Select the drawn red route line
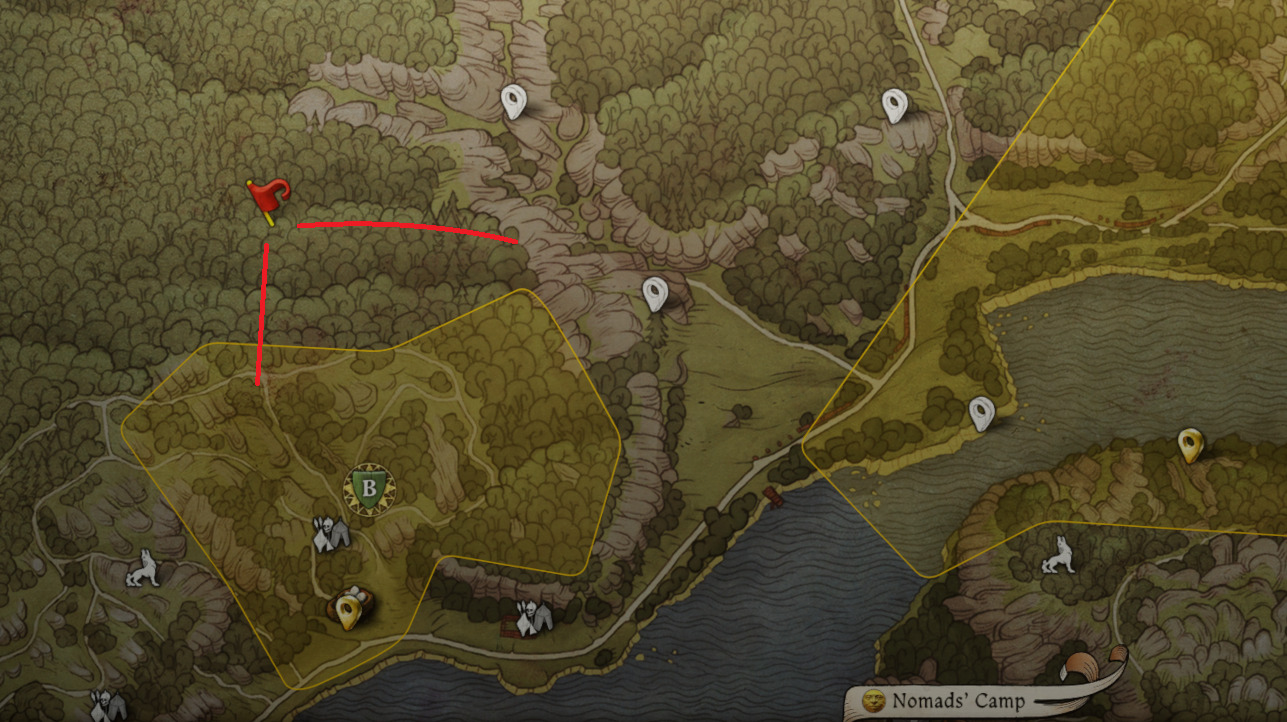The width and height of the screenshot is (1287, 722). (400, 230)
